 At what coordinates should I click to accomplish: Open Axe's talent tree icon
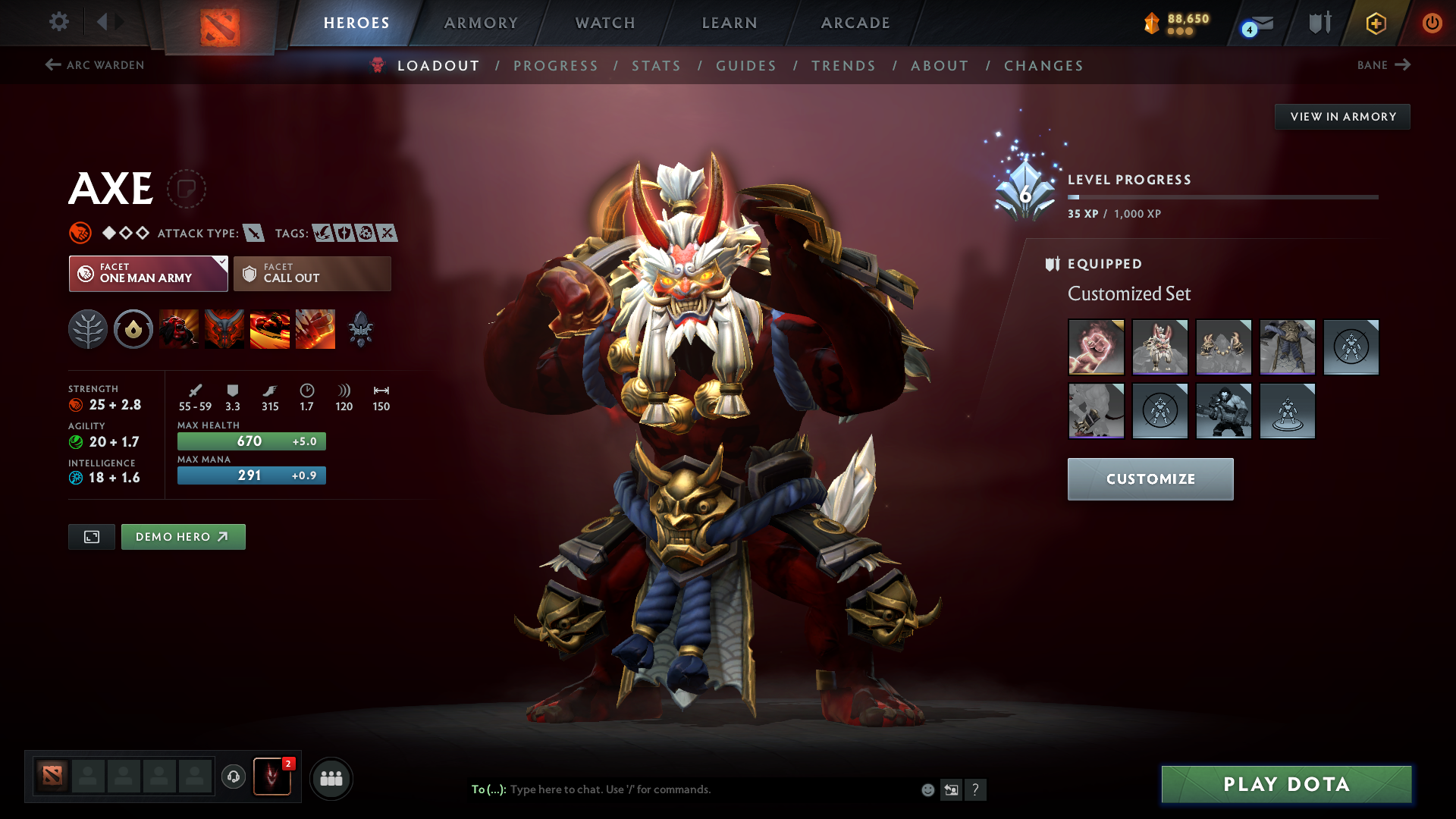(88, 329)
